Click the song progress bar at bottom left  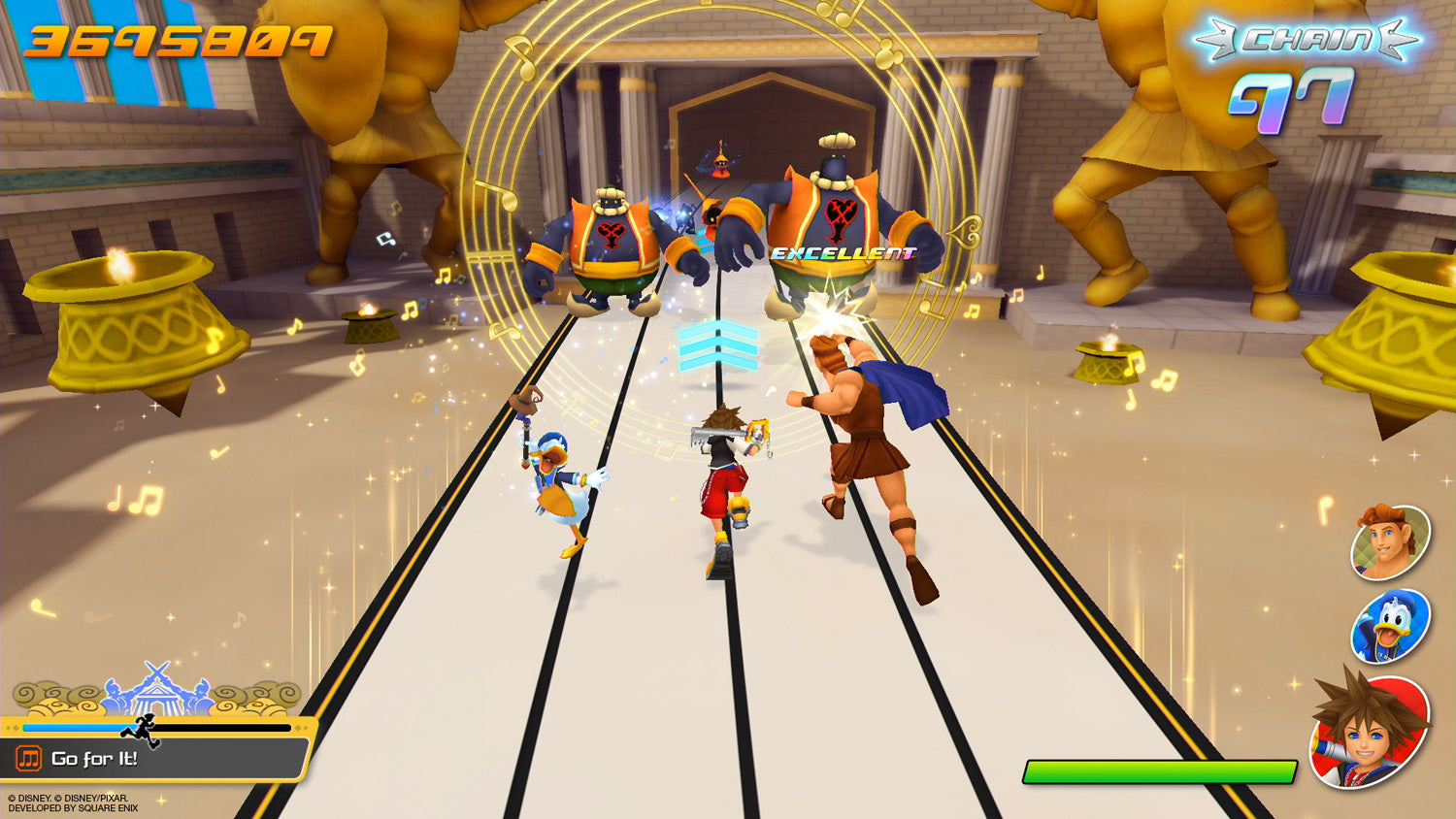tap(155, 727)
